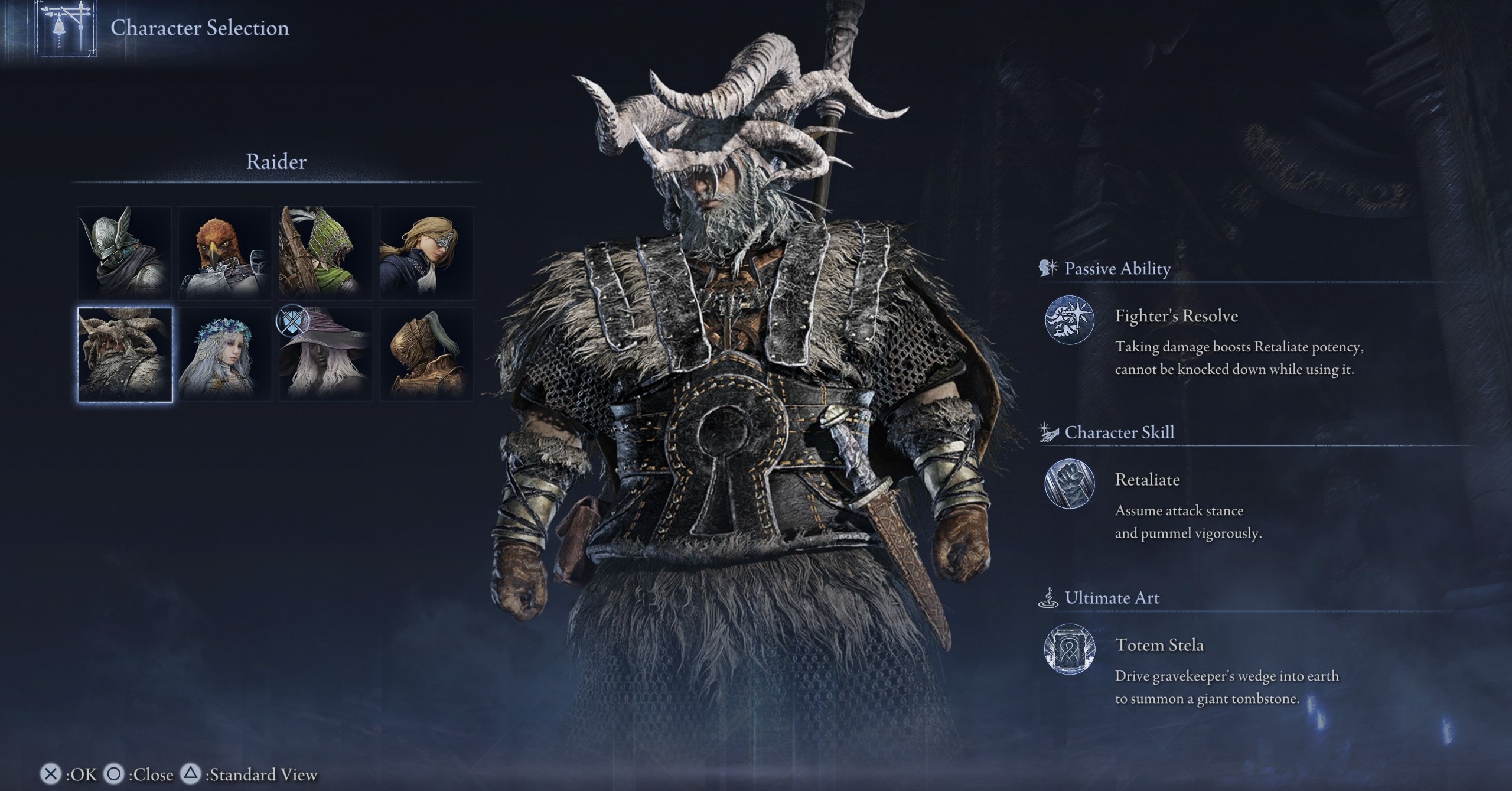Image resolution: width=1512 pixels, height=791 pixels.
Task: Pick the purple witch hat character portrait
Action: tap(325, 354)
